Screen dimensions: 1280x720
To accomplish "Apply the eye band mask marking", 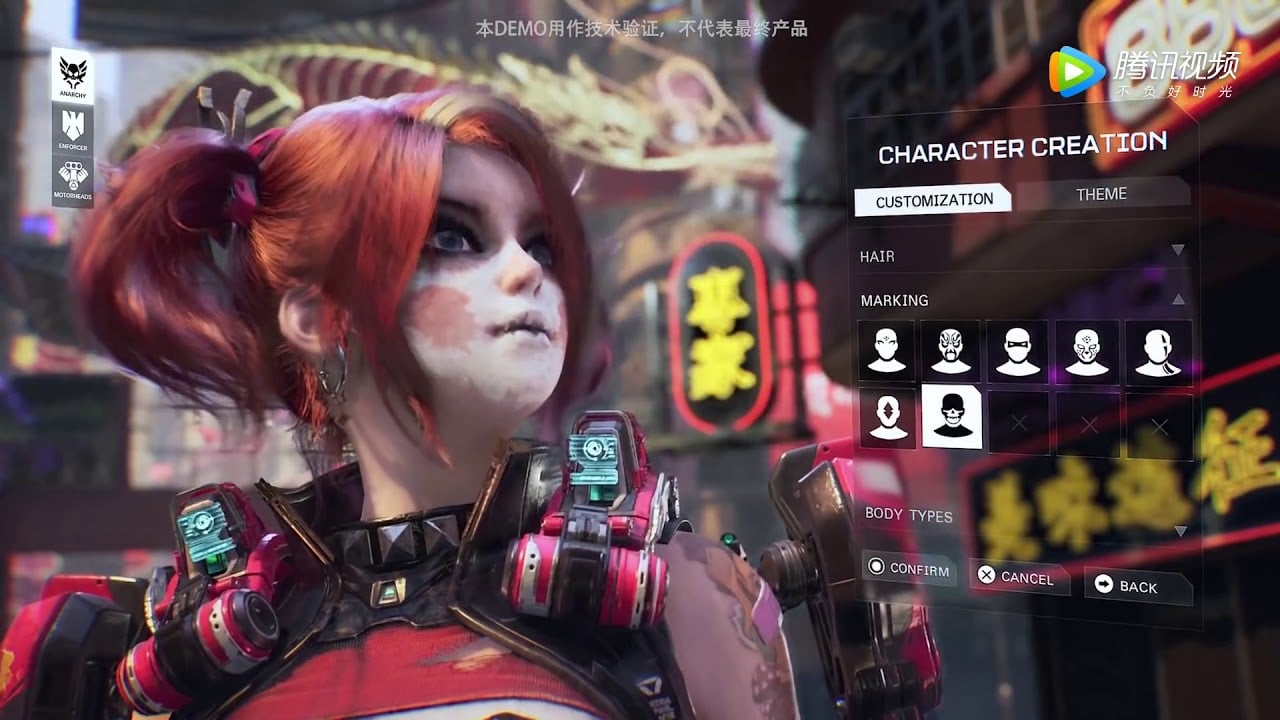I will pyautogui.click(x=1018, y=351).
